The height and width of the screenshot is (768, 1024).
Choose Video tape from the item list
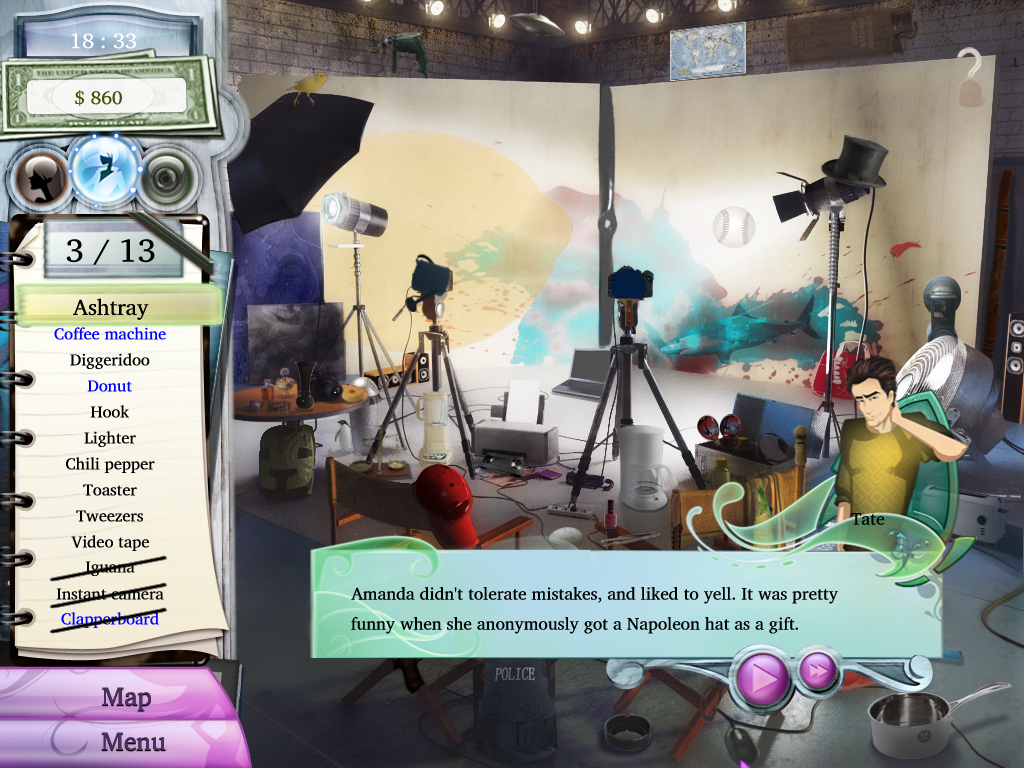pos(110,542)
